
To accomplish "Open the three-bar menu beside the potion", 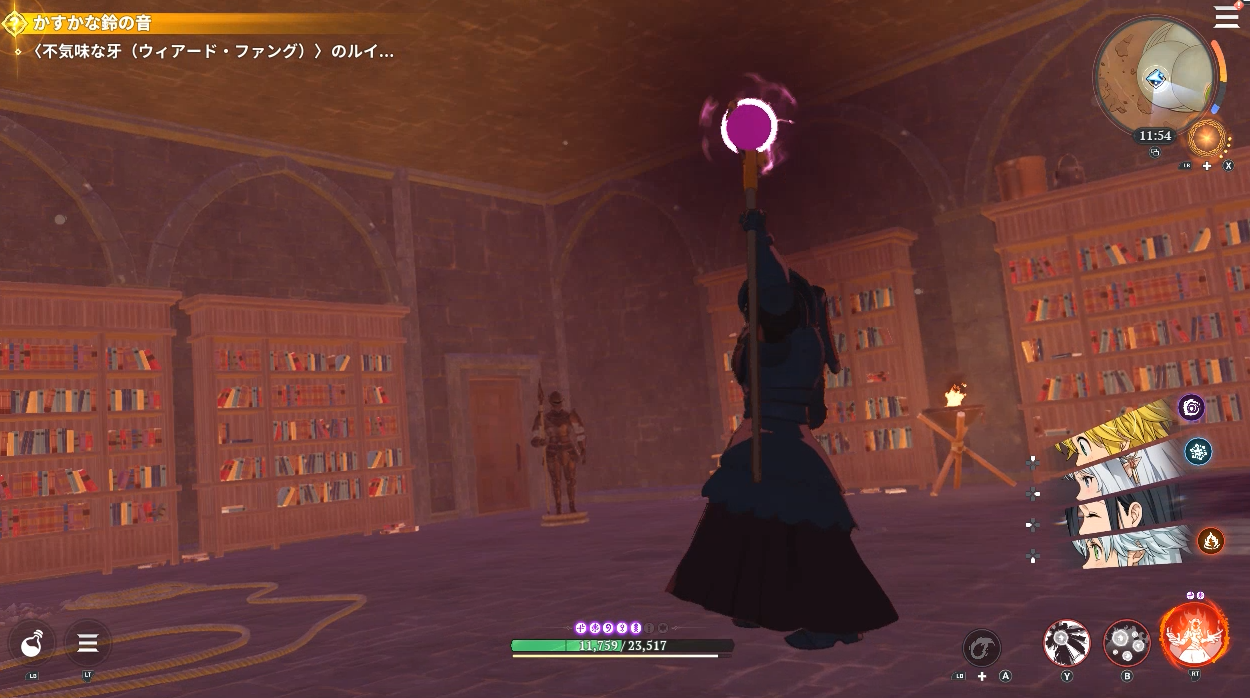I will click(87, 643).
